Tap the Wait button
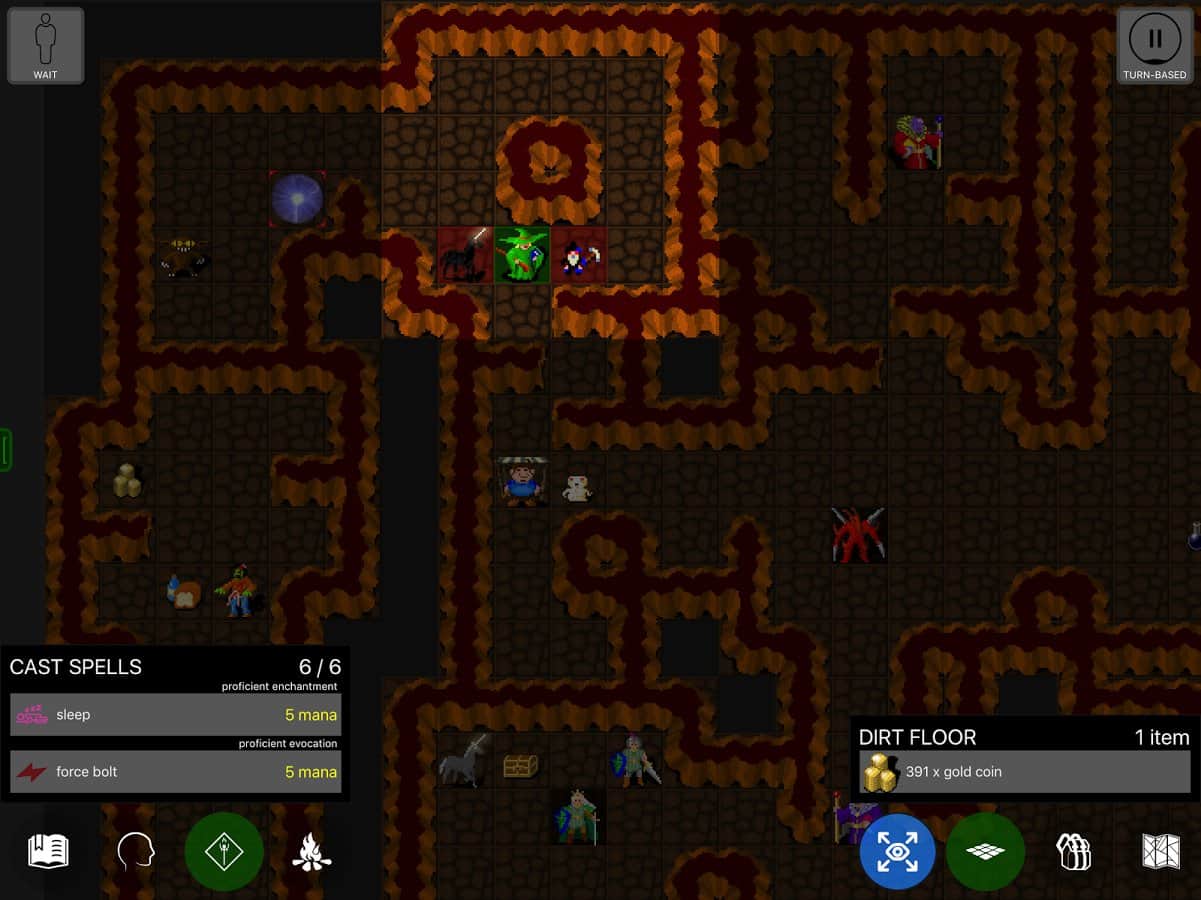1201x900 pixels. coord(45,46)
